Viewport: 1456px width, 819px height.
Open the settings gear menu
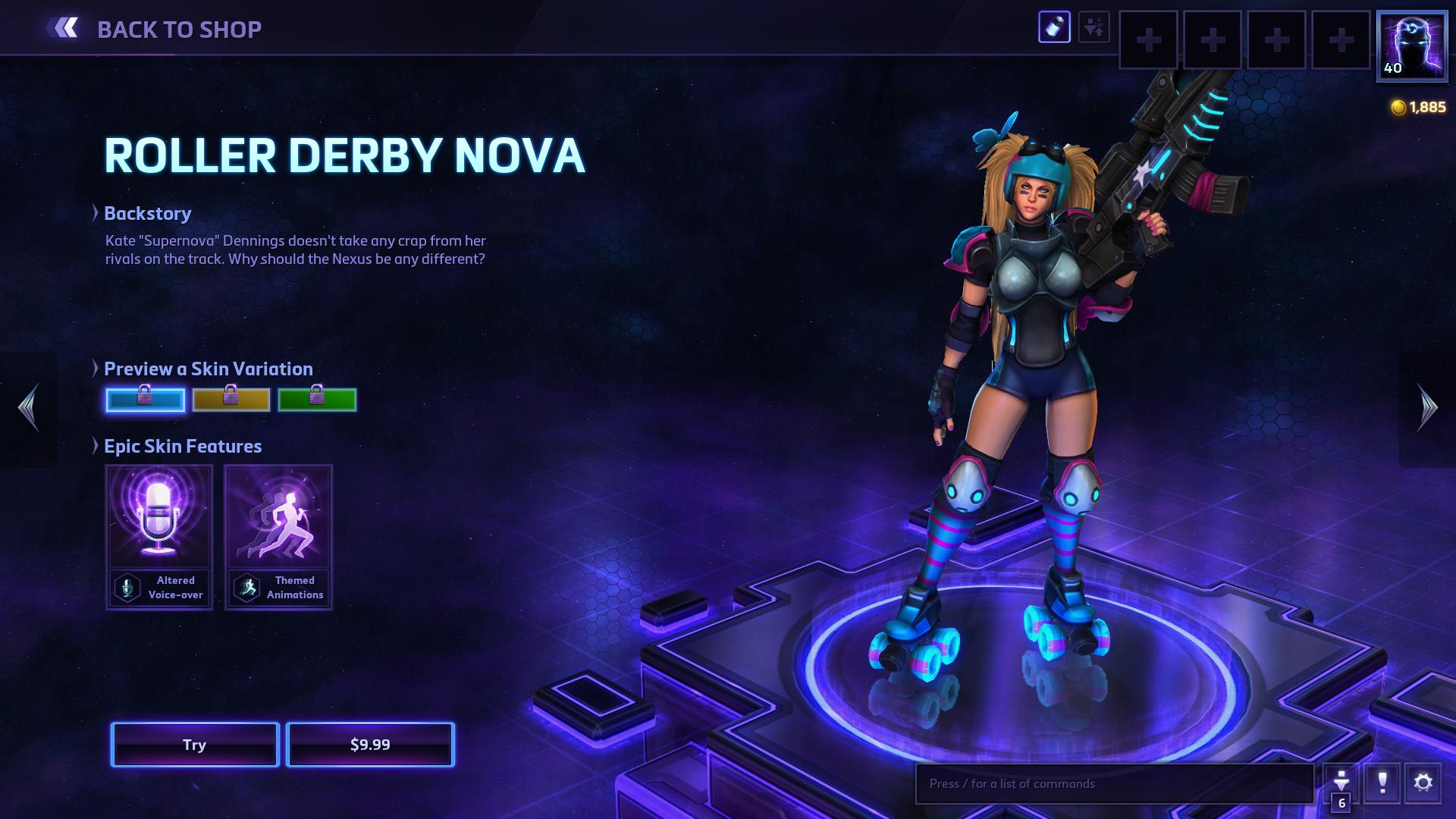[1423, 783]
